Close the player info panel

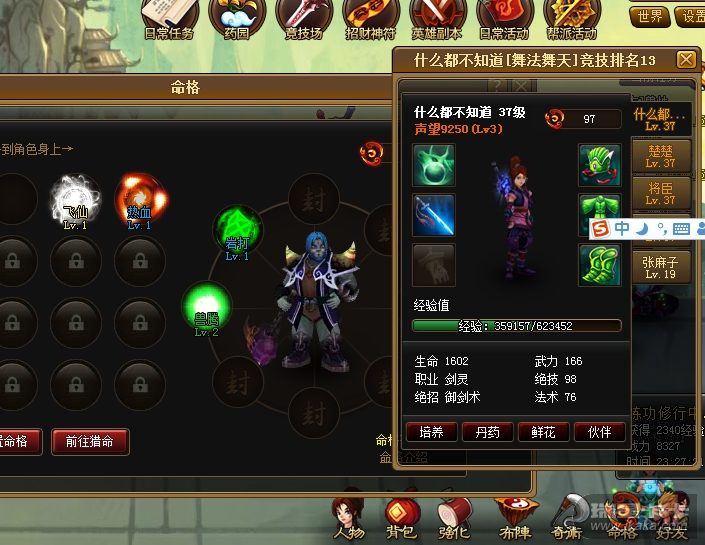pyautogui.click(x=686, y=60)
